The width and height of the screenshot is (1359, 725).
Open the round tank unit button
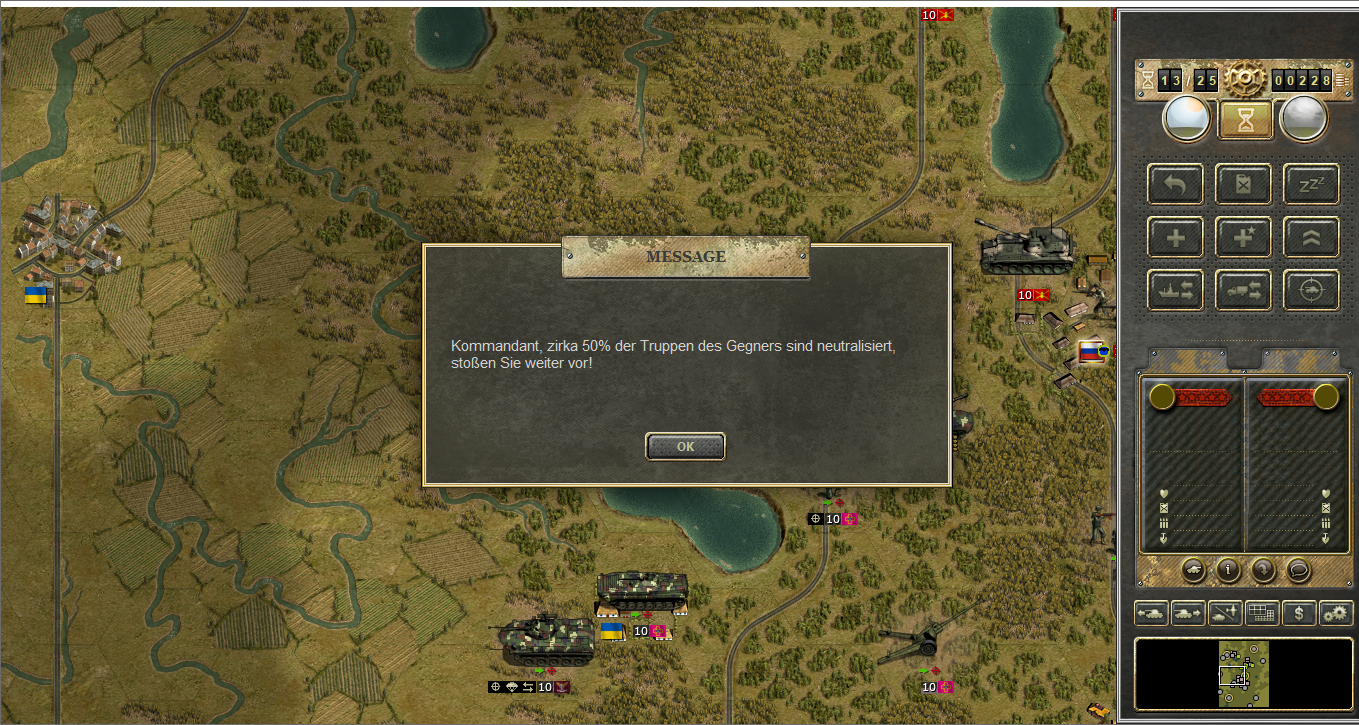tap(1193, 570)
